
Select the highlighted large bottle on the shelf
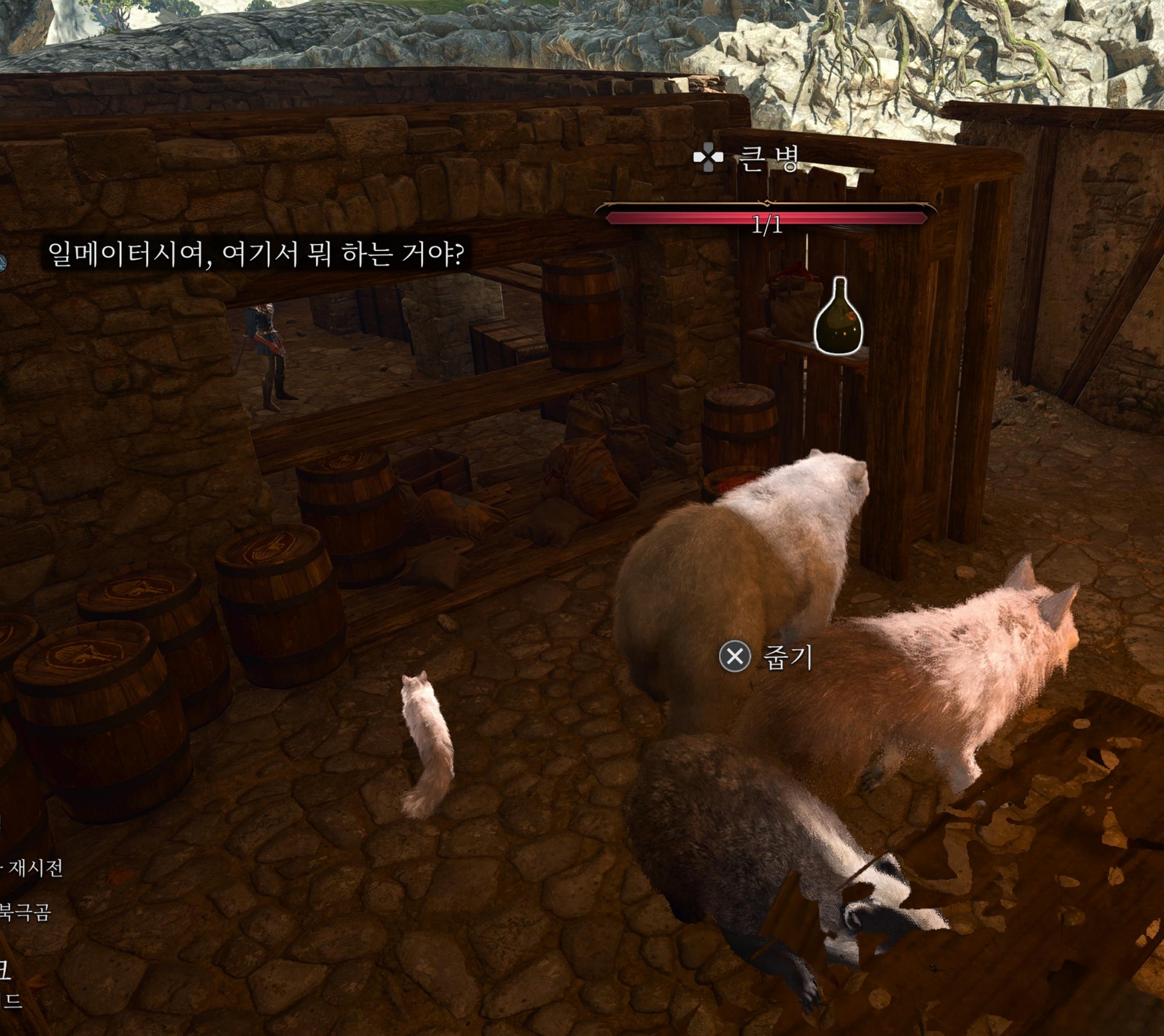(x=838, y=321)
